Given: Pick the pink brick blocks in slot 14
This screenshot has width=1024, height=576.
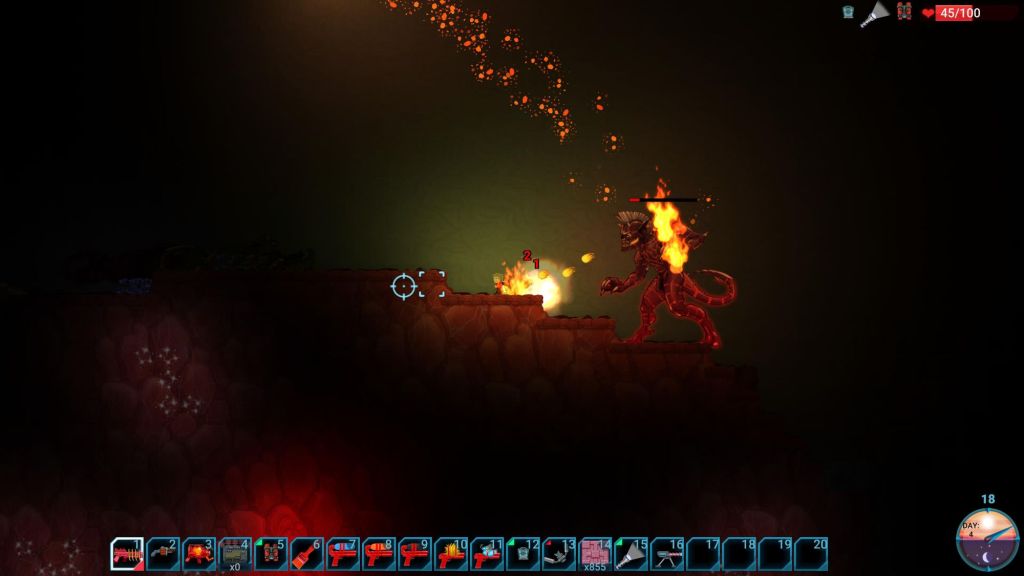Looking at the screenshot, I should click(595, 554).
